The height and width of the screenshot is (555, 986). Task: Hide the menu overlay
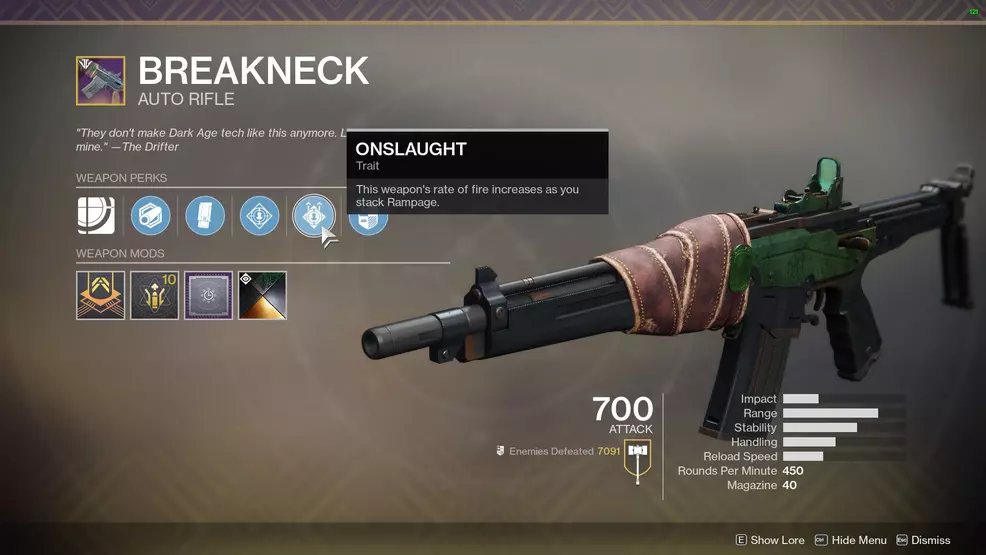[850, 540]
